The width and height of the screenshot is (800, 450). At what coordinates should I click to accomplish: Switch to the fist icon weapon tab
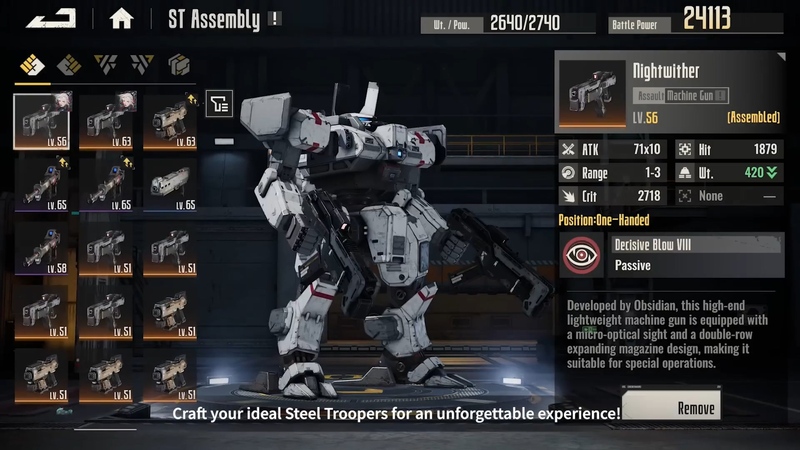pyautogui.click(x=33, y=66)
